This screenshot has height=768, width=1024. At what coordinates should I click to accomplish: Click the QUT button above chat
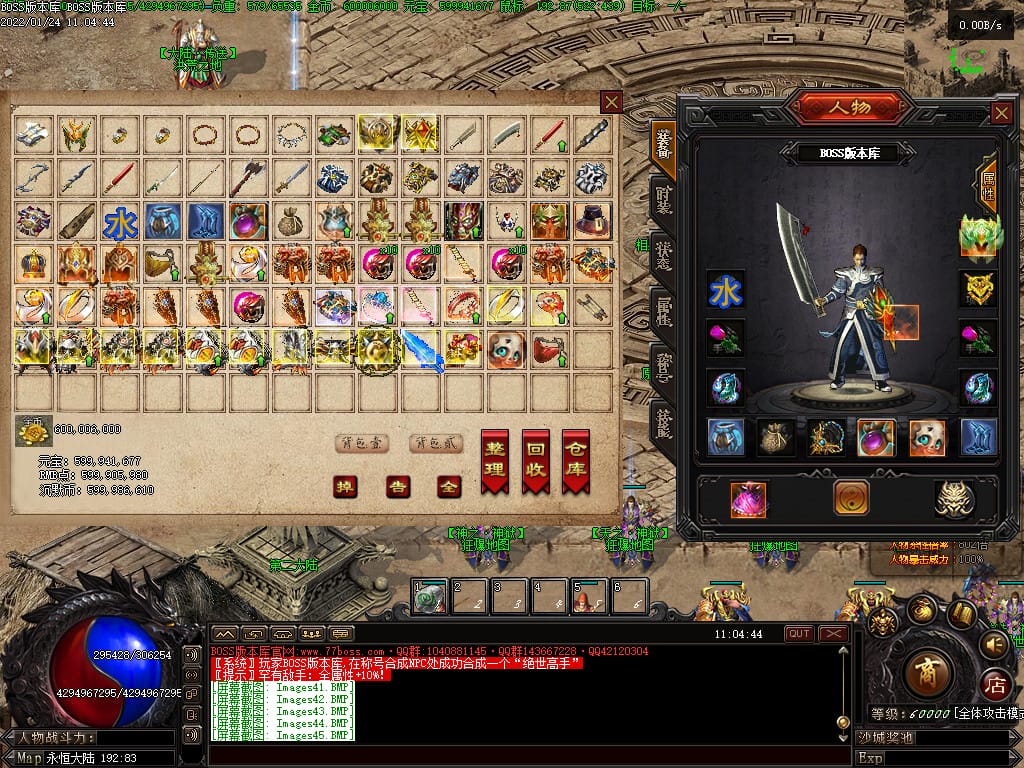tap(799, 634)
